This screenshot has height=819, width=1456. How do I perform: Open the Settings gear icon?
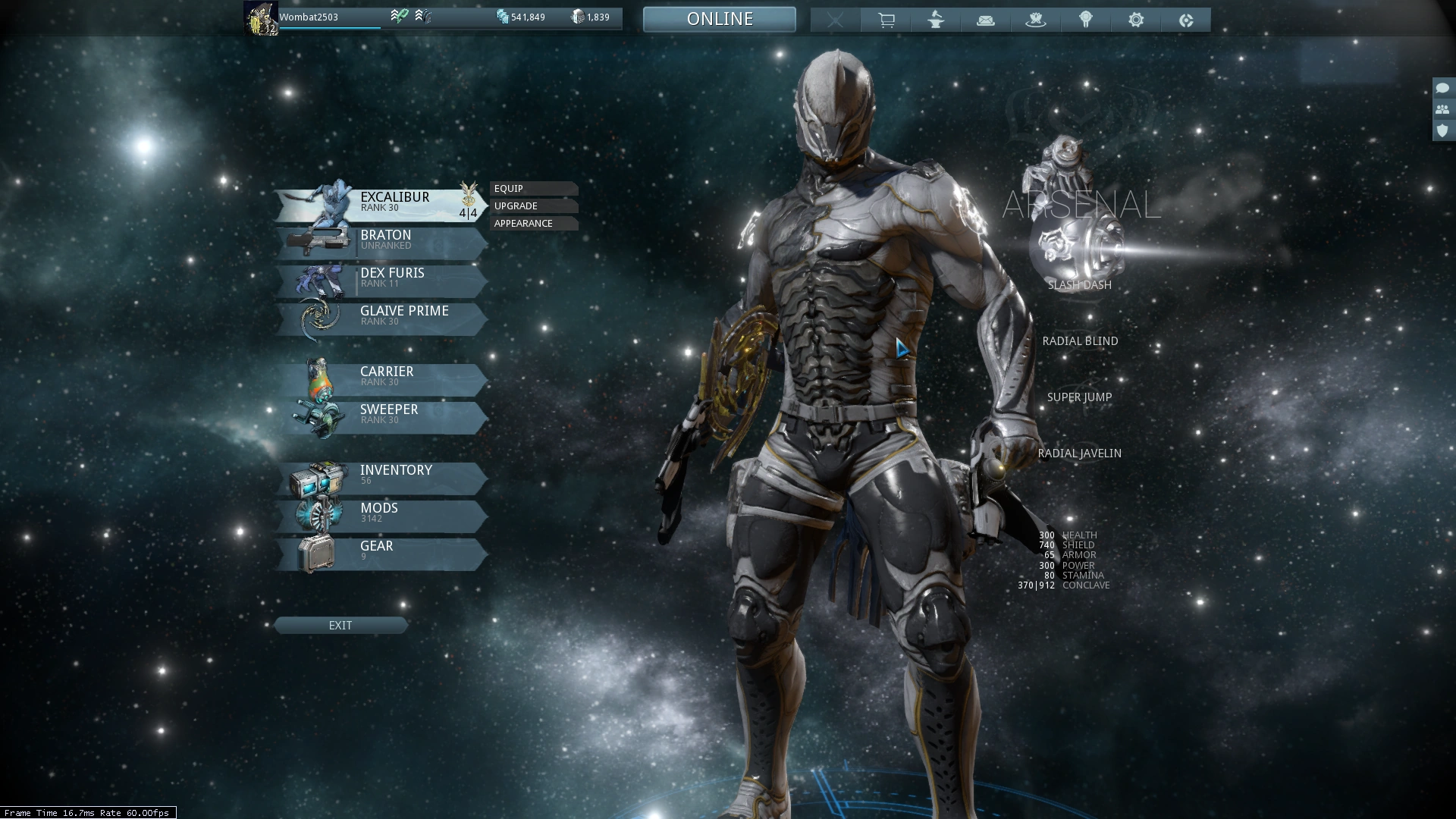[x=1136, y=20]
